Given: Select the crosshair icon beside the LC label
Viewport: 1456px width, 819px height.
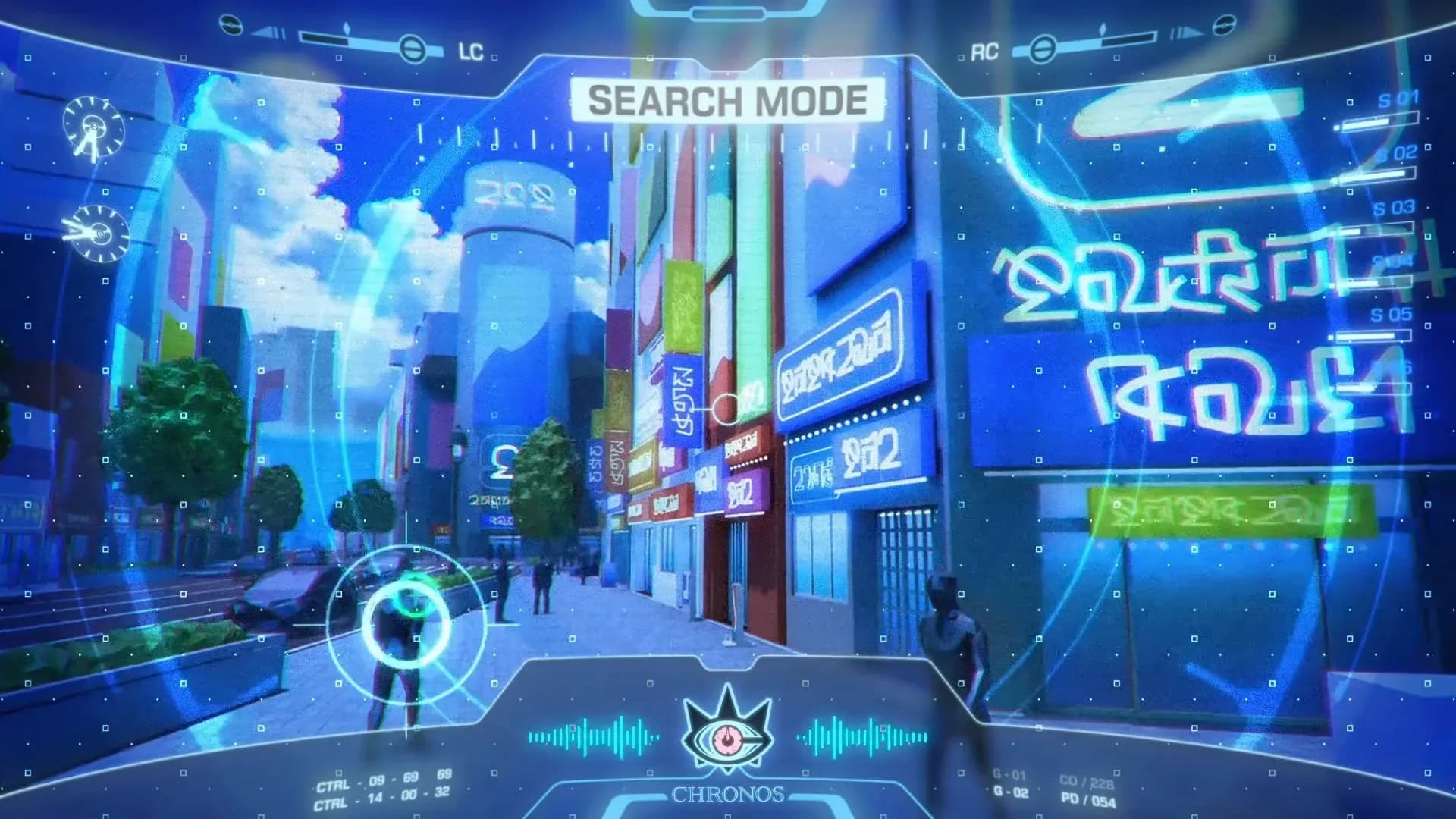Looking at the screenshot, I should [413, 50].
